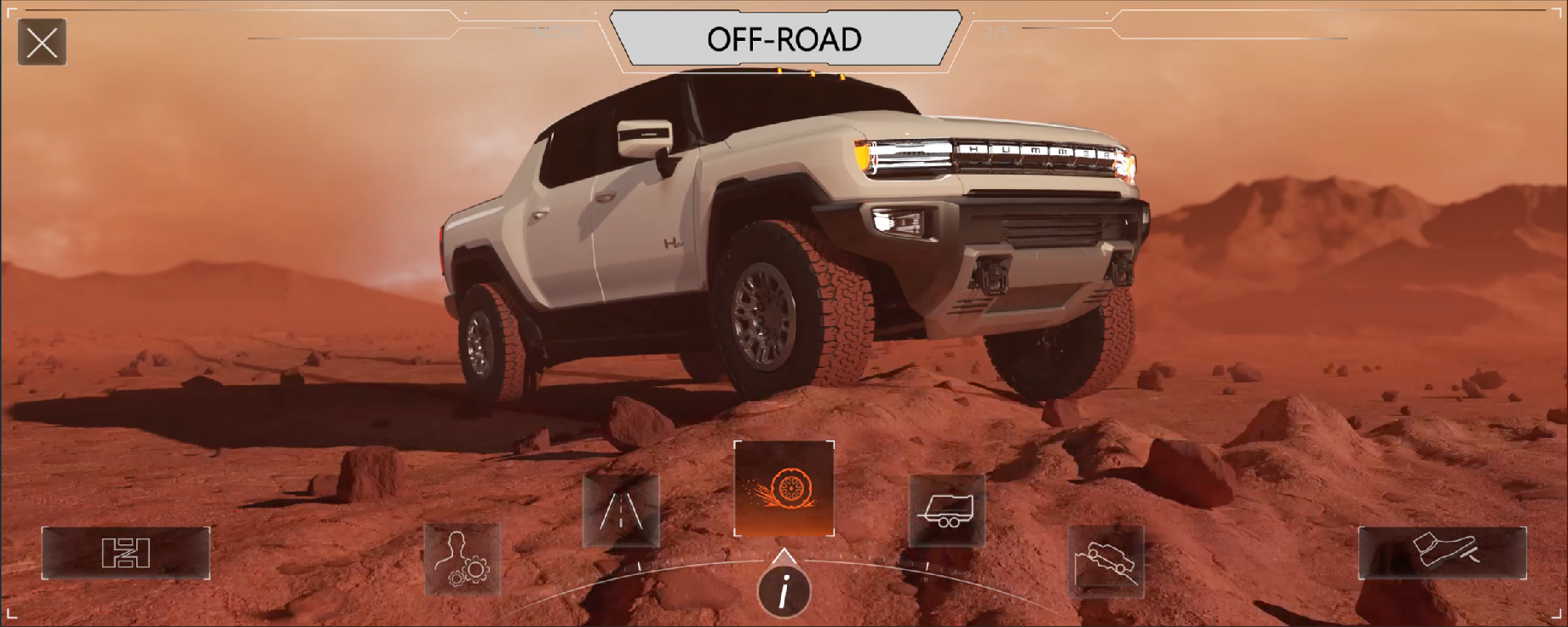Open the chassis layout button
The image size is (1568, 627).
point(126,553)
